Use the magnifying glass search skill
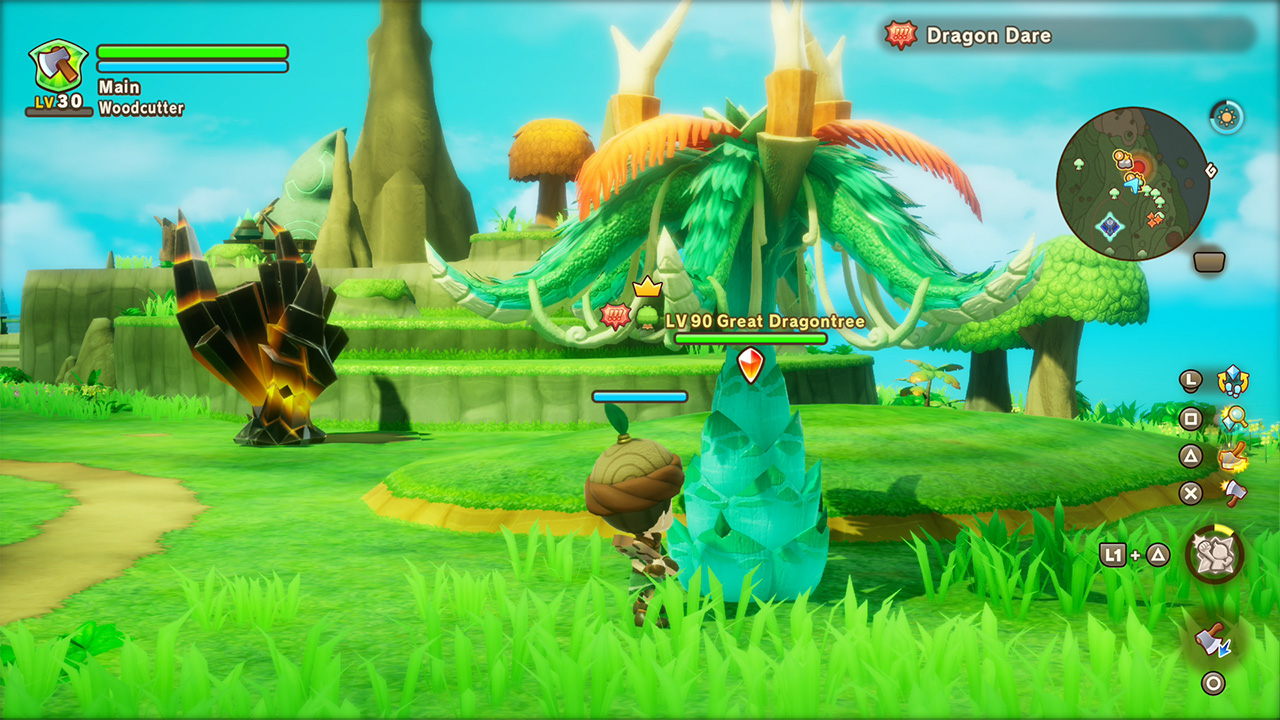 click(1234, 418)
